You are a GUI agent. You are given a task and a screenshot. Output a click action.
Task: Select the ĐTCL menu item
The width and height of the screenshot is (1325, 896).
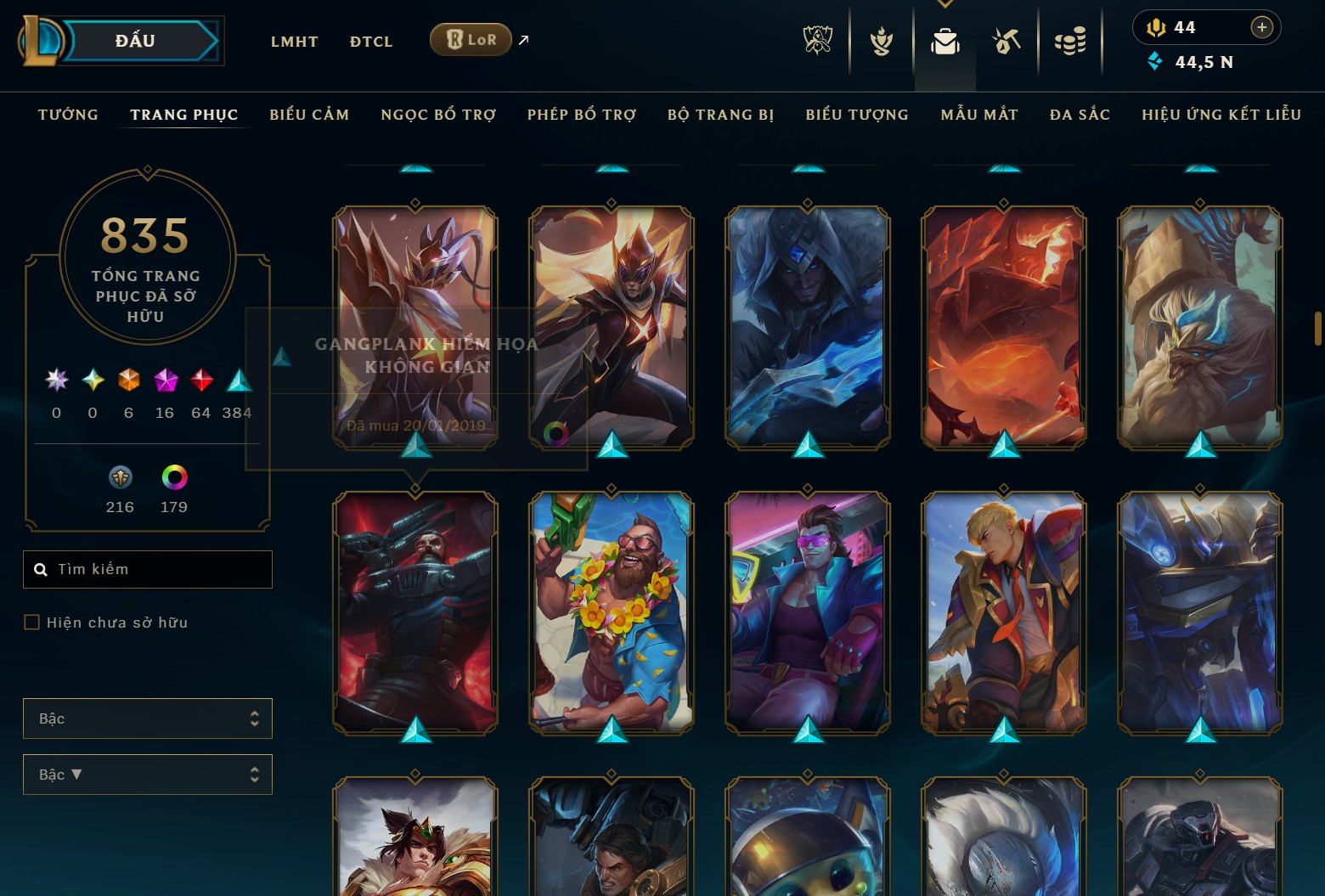point(370,41)
